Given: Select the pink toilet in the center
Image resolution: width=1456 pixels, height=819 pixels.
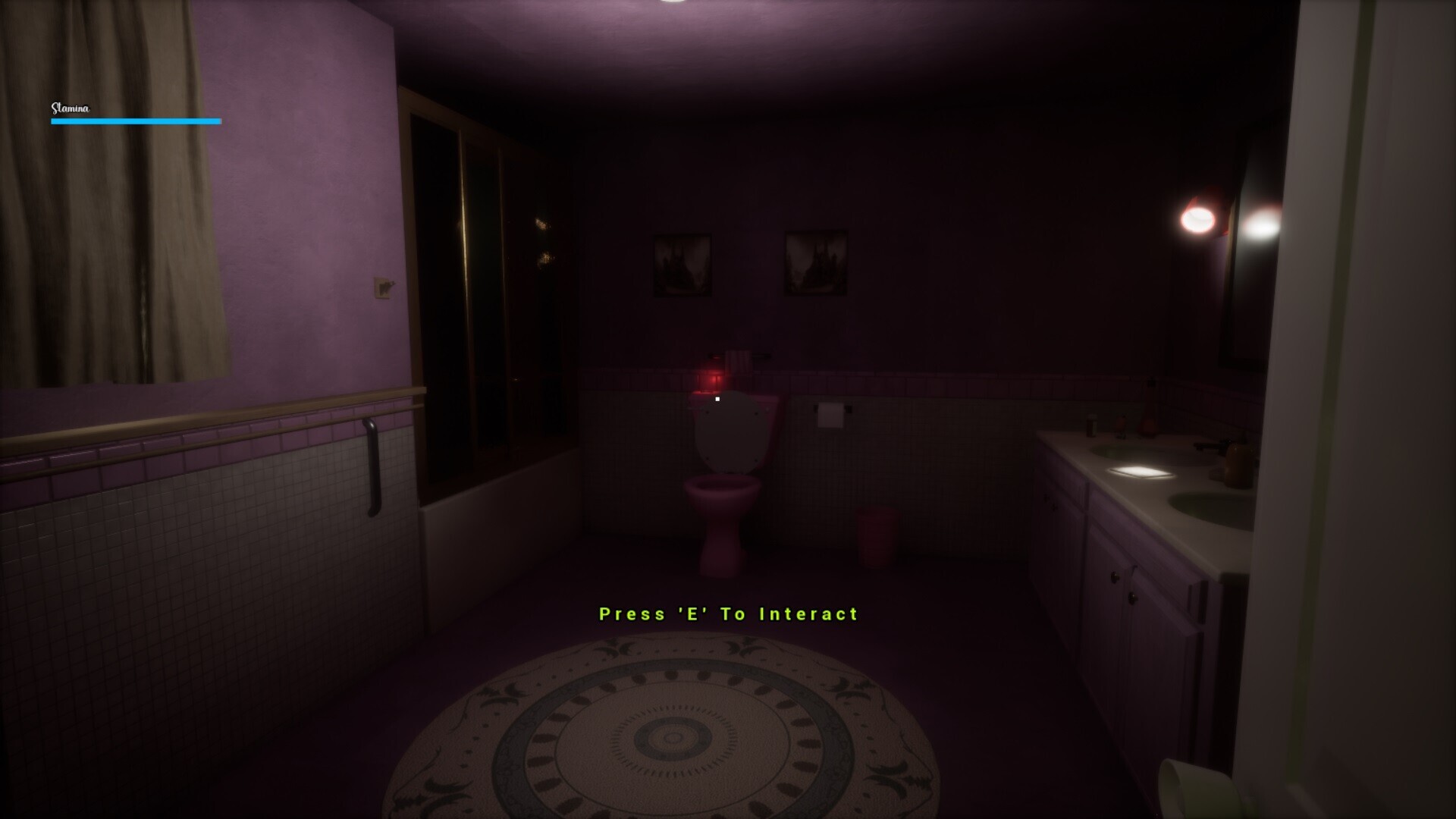Looking at the screenshot, I should click(x=723, y=493).
